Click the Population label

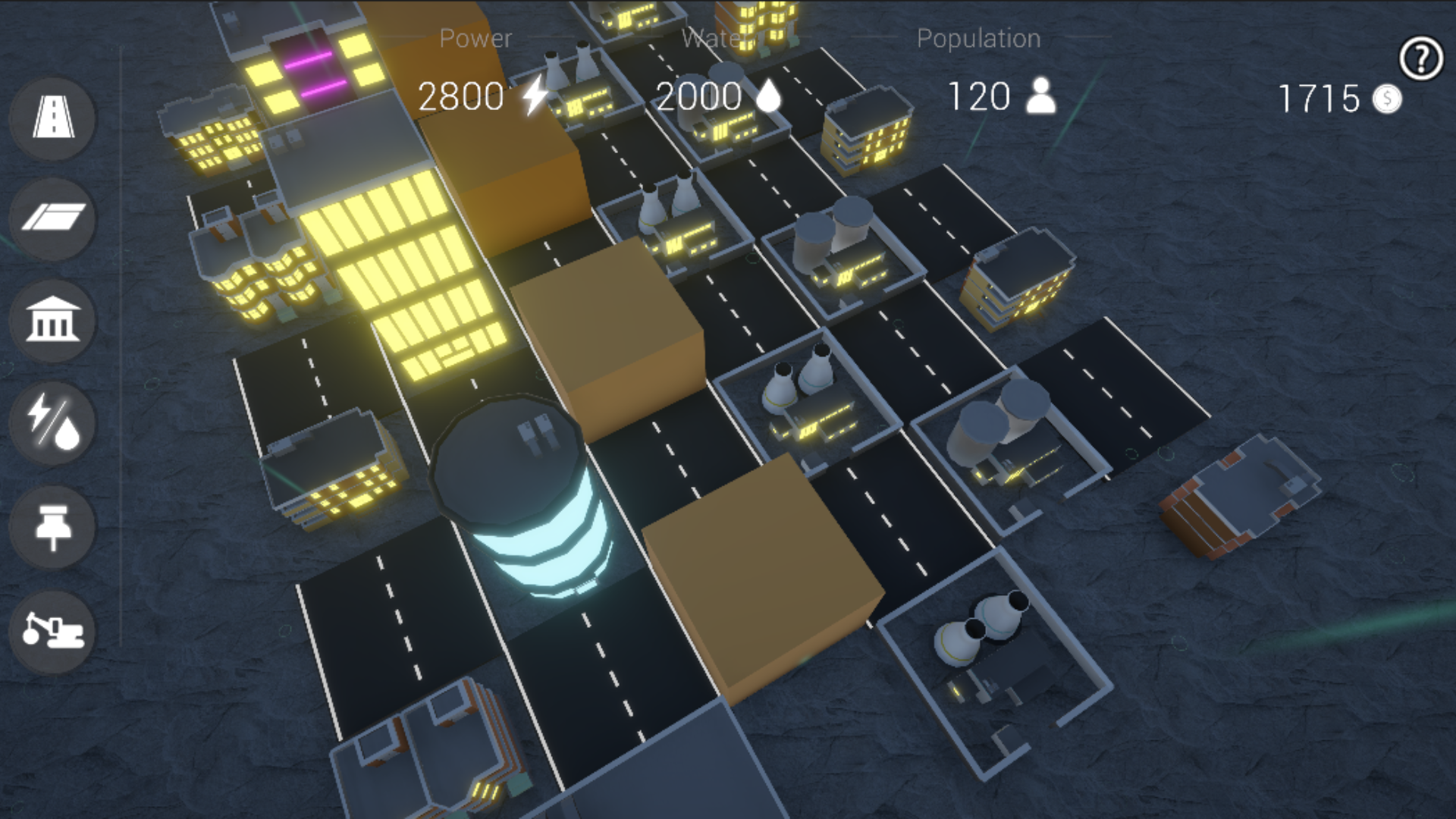click(x=978, y=38)
